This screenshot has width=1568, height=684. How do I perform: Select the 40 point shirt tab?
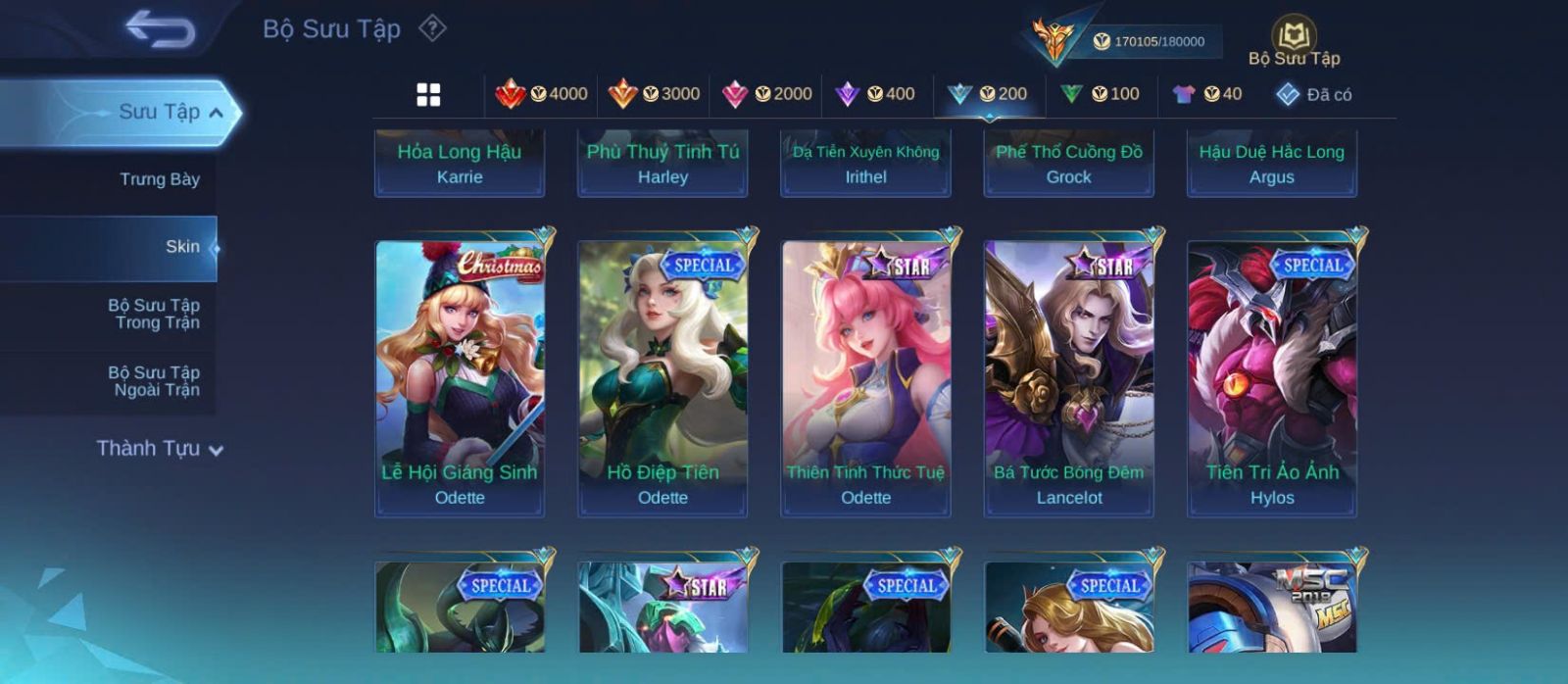pos(1207,94)
